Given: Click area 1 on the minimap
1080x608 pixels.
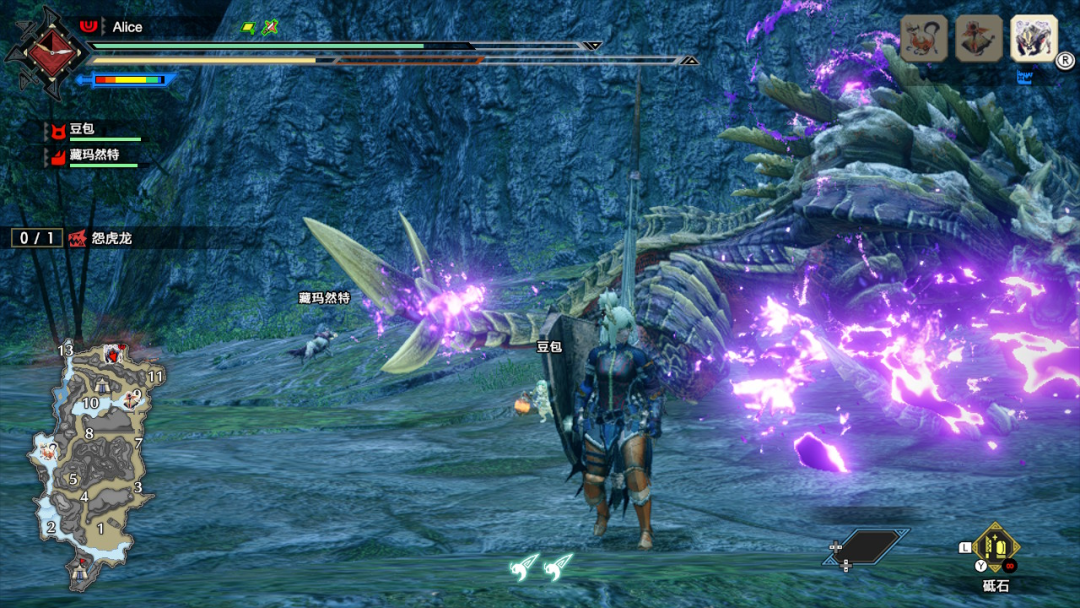Looking at the screenshot, I should tap(100, 527).
